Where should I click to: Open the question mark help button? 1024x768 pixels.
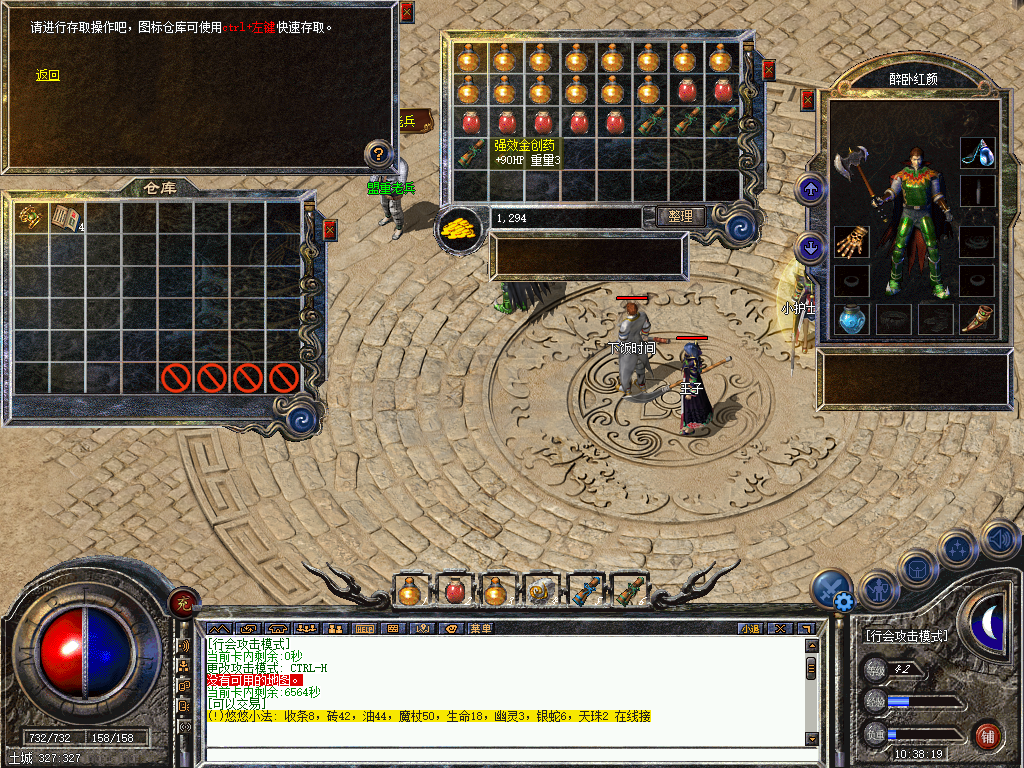(378, 154)
